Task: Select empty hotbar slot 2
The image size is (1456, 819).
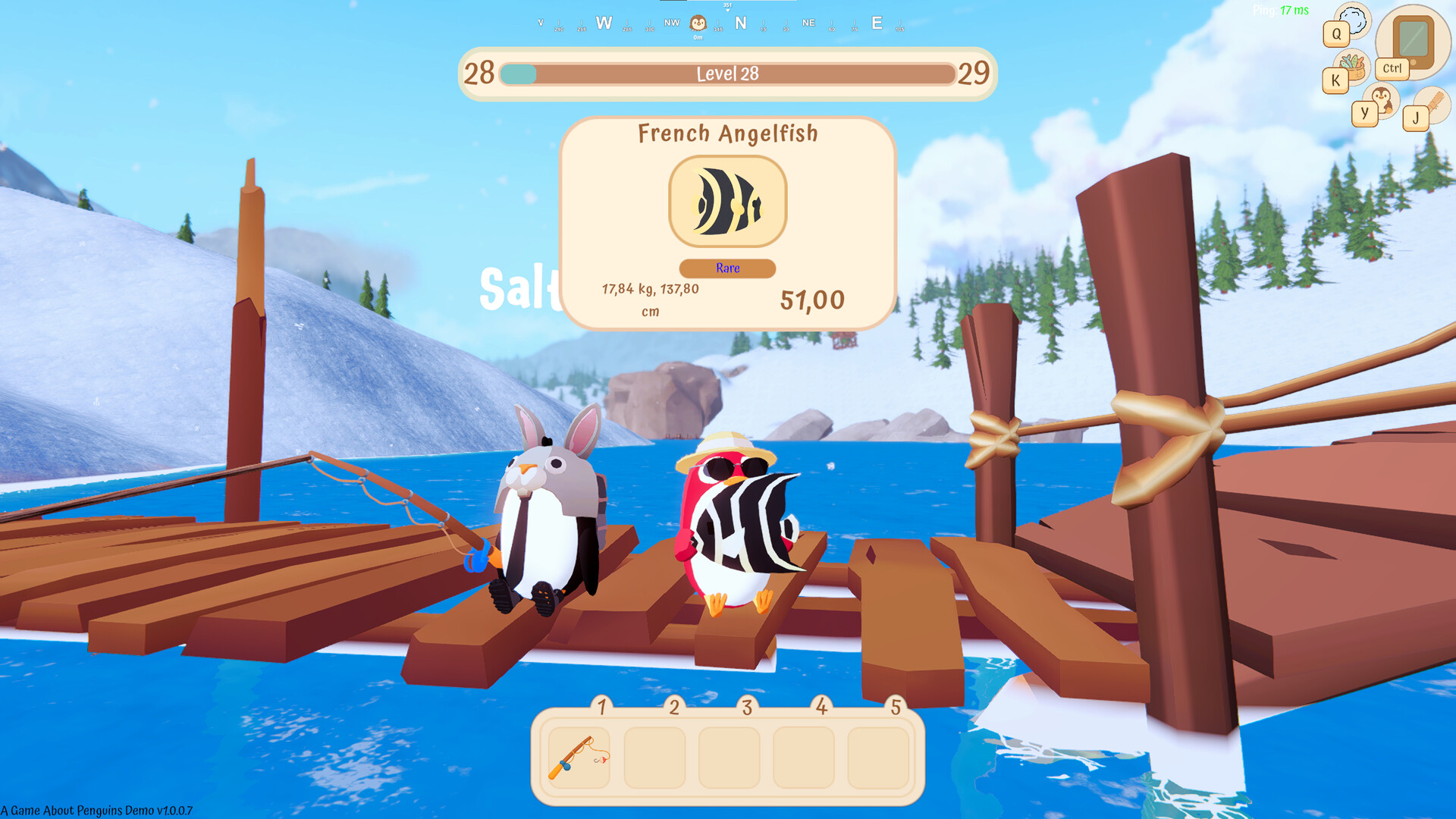Action: click(x=655, y=758)
